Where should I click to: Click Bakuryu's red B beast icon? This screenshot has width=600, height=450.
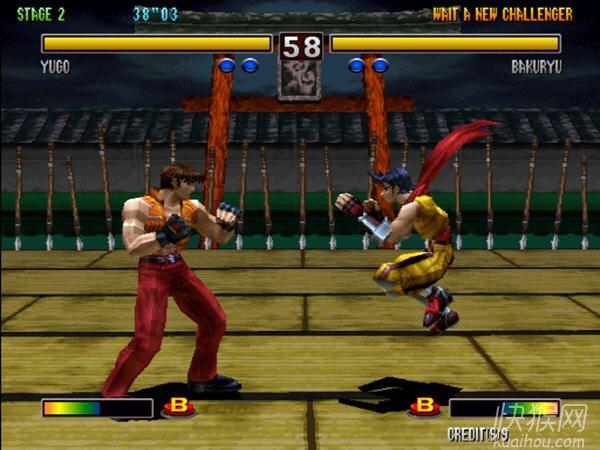(425, 406)
